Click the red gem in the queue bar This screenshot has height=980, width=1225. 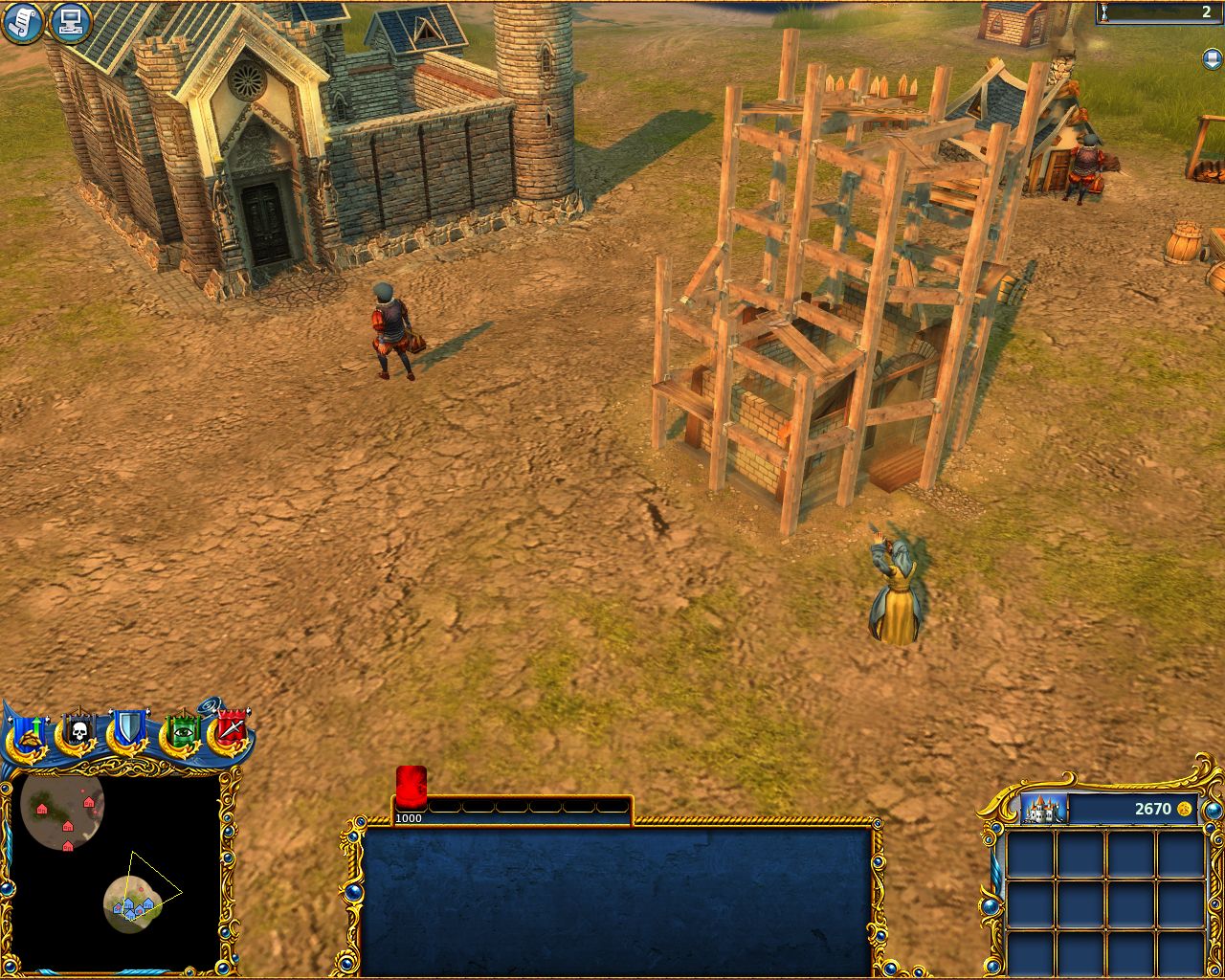411,787
